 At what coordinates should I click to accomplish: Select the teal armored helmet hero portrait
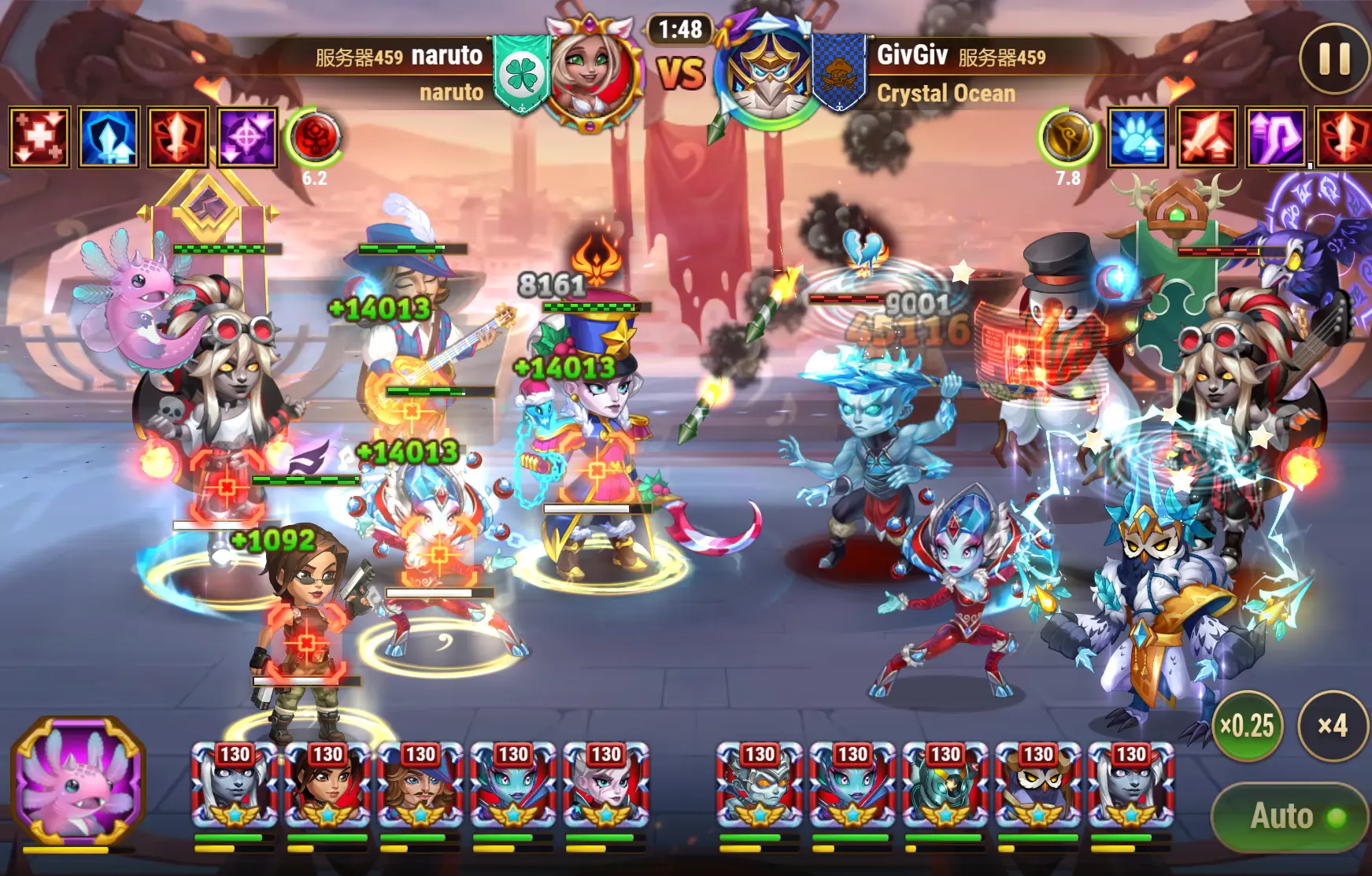pyautogui.click(x=945, y=785)
